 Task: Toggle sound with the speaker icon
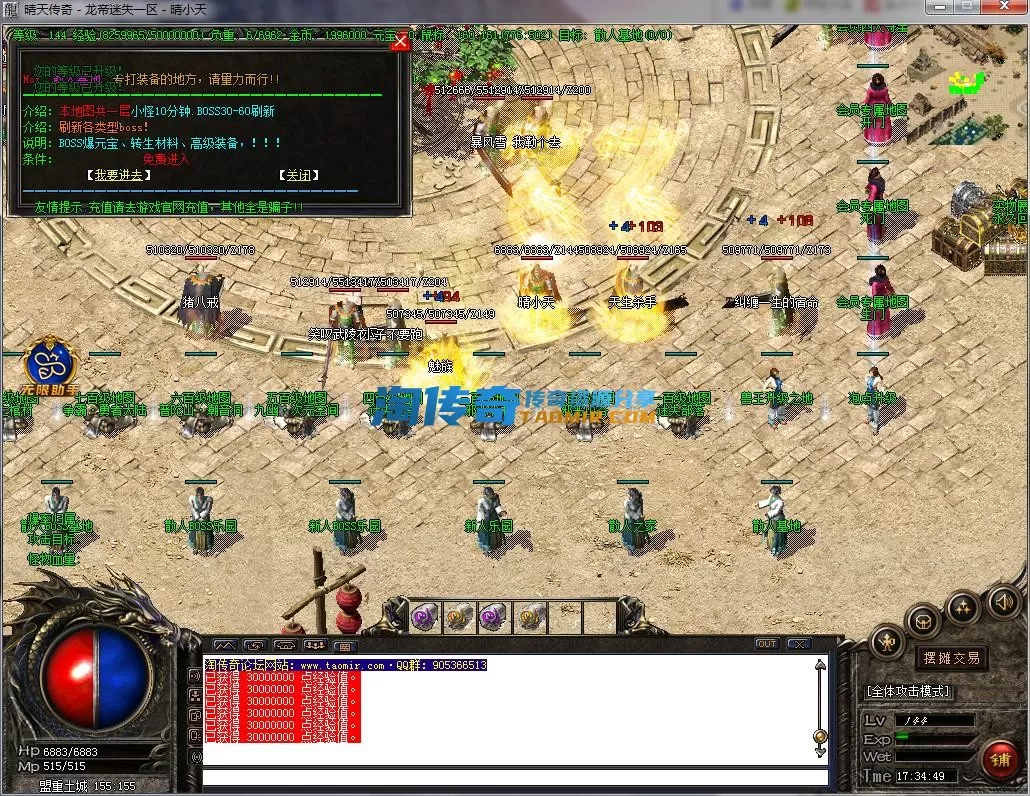(1003, 601)
